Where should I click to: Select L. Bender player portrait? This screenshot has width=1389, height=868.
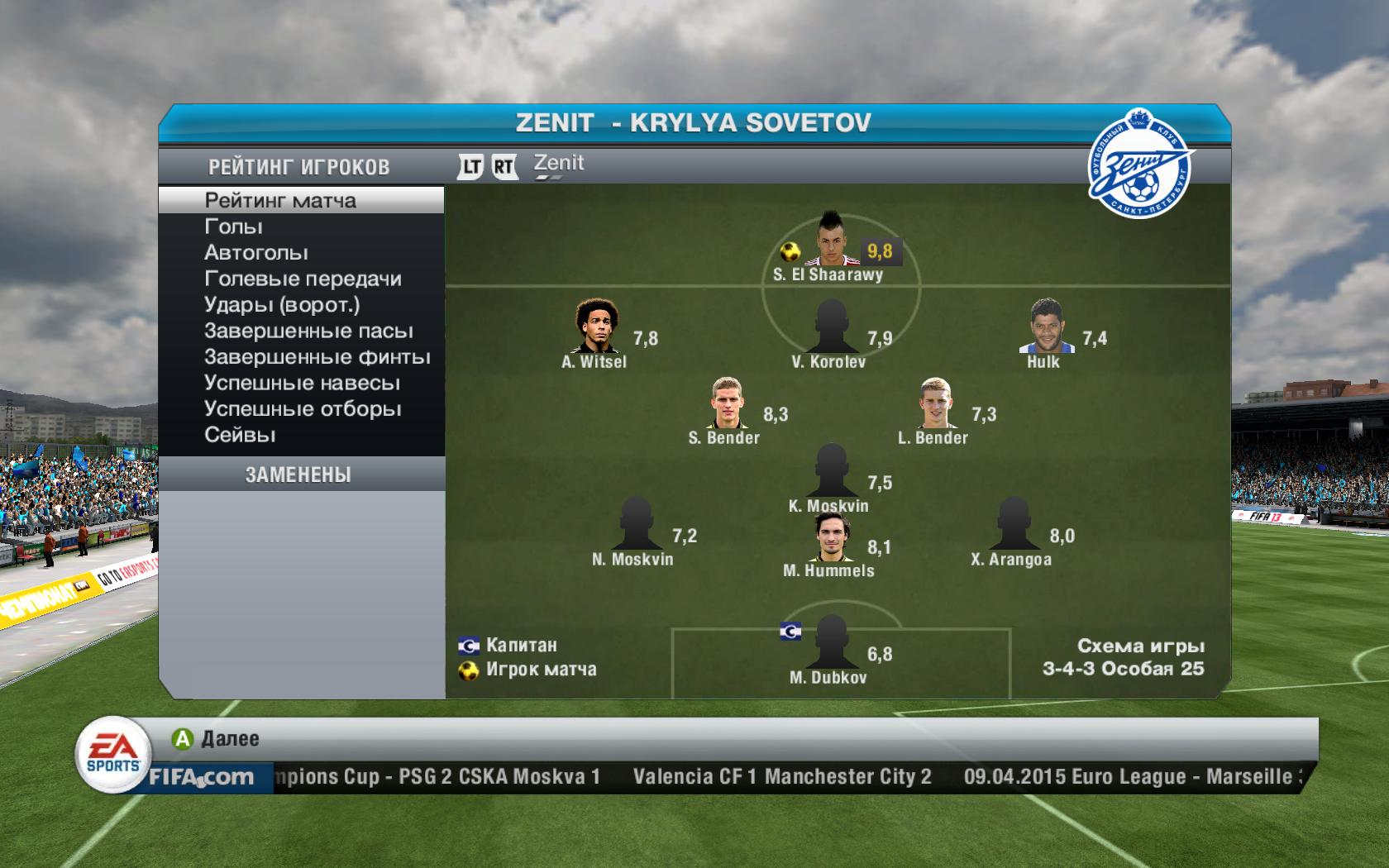935,403
